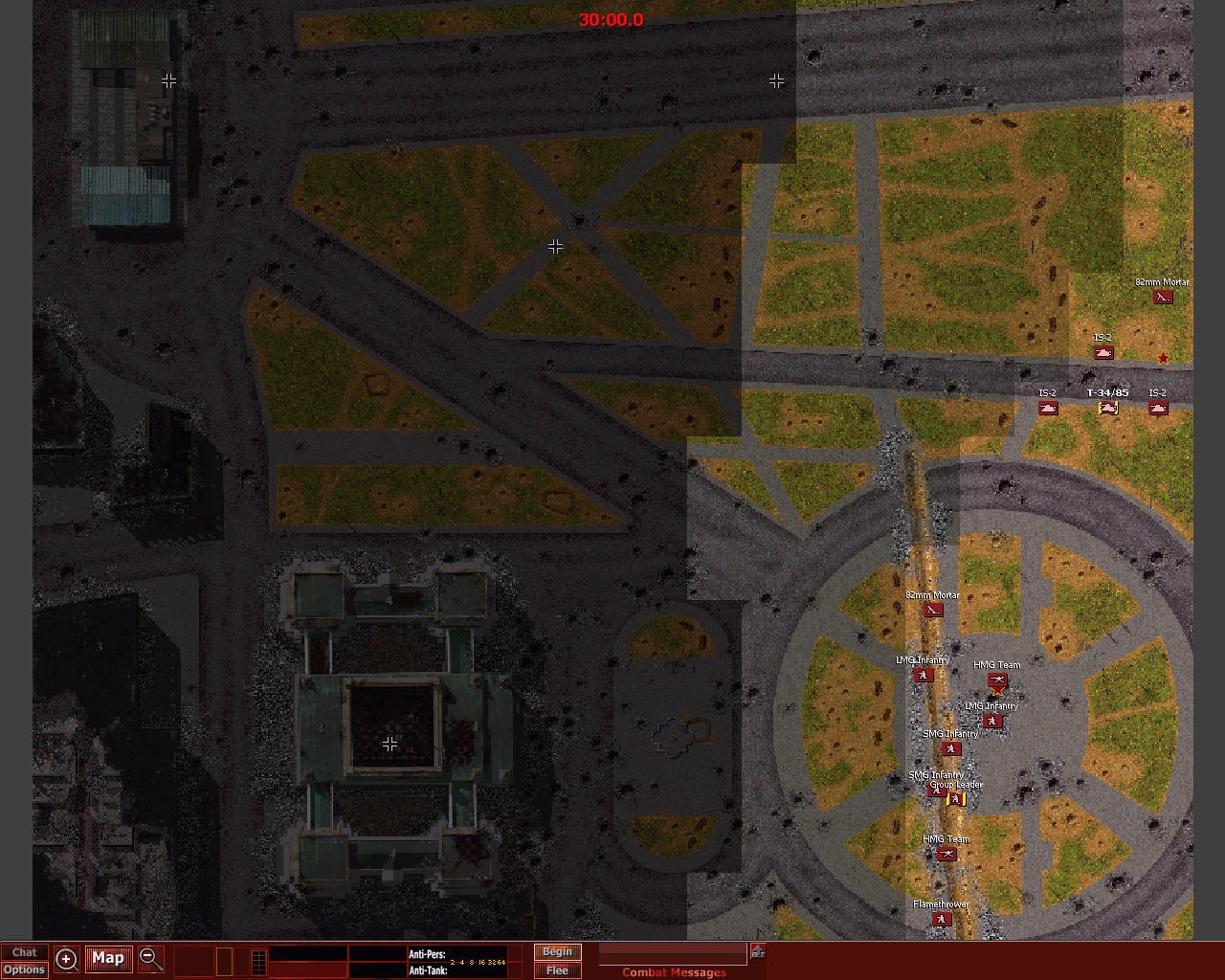Click the red victory star on the map
This screenshot has width=1225, height=980.
(1163, 357)
